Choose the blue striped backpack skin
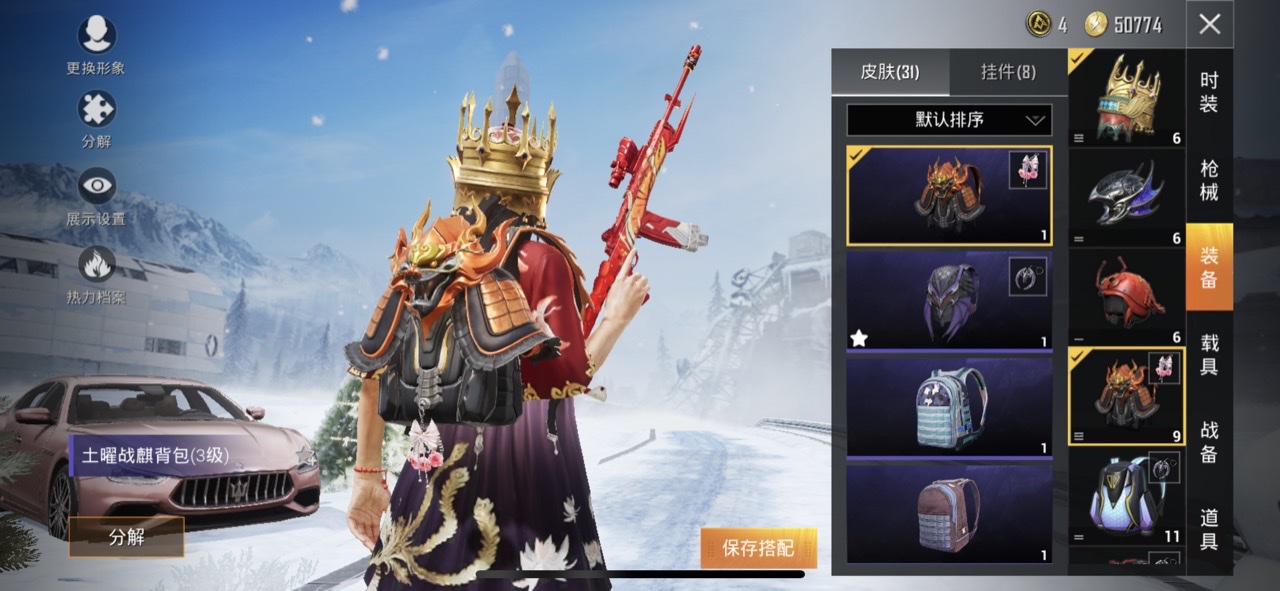 coord(949,406)
